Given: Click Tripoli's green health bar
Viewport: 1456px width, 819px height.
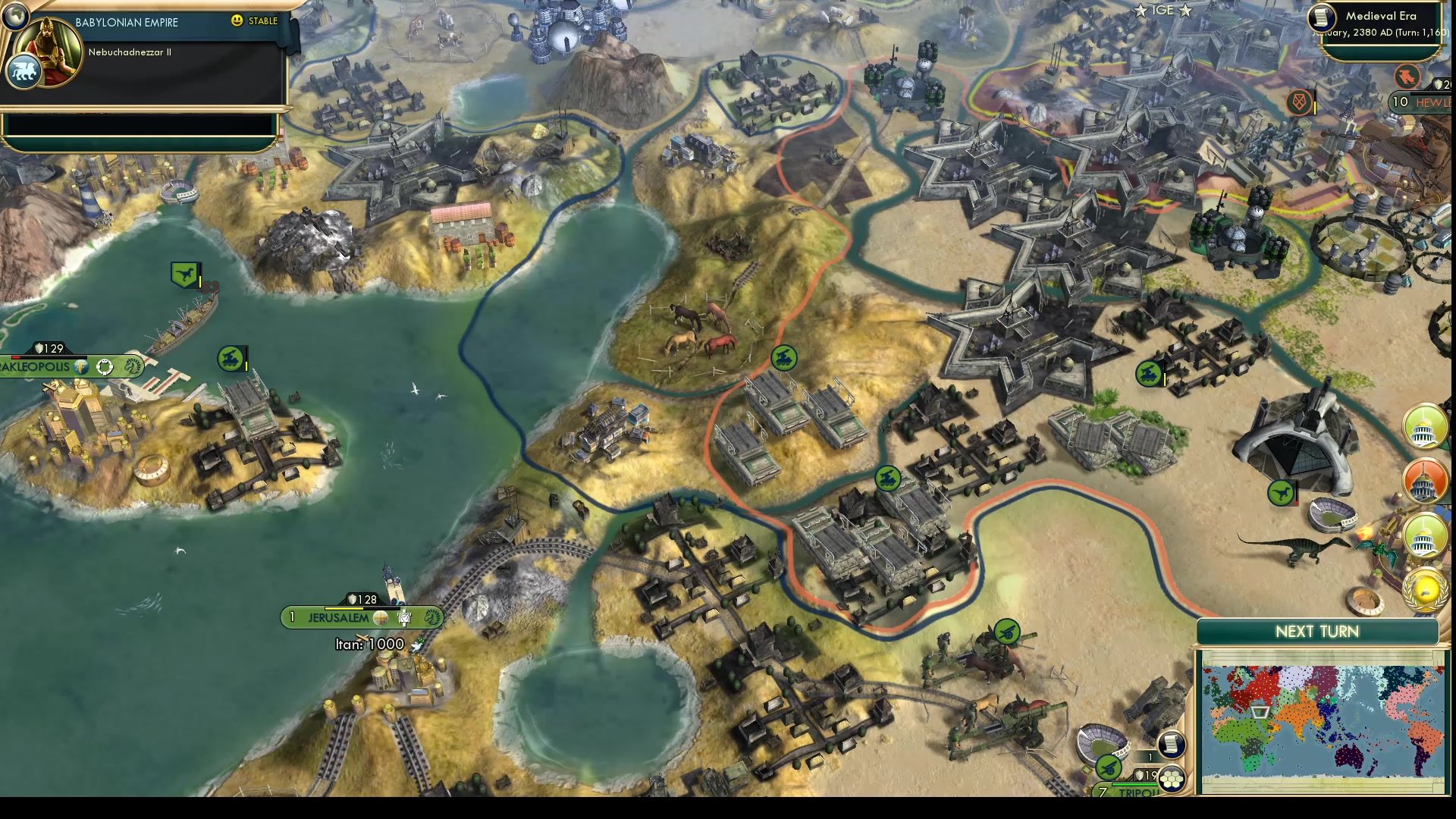Looking at the screenshot, I should [1135, 784].
